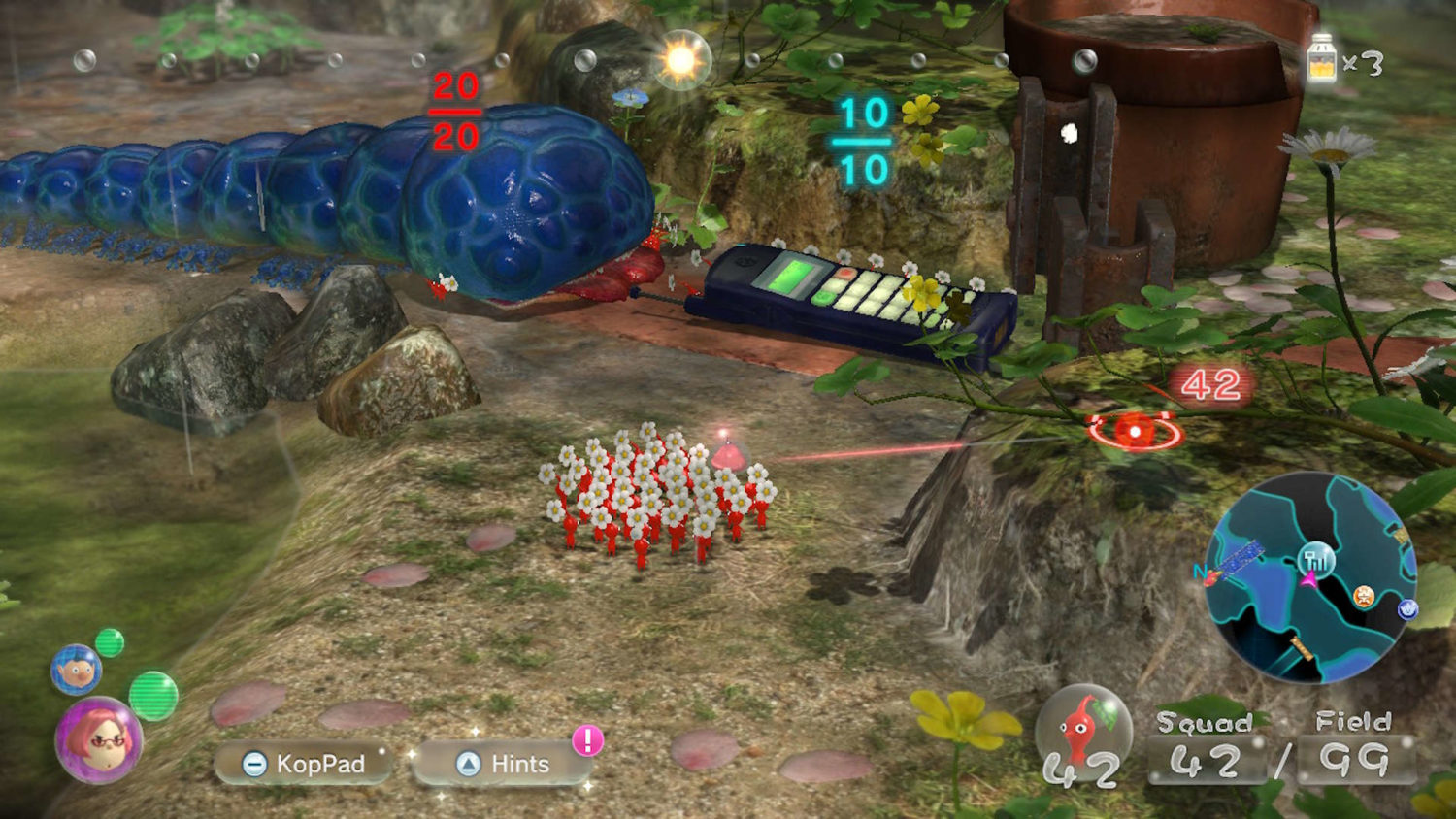
Task: Open the Hints menu
Action: coord(505,764)
